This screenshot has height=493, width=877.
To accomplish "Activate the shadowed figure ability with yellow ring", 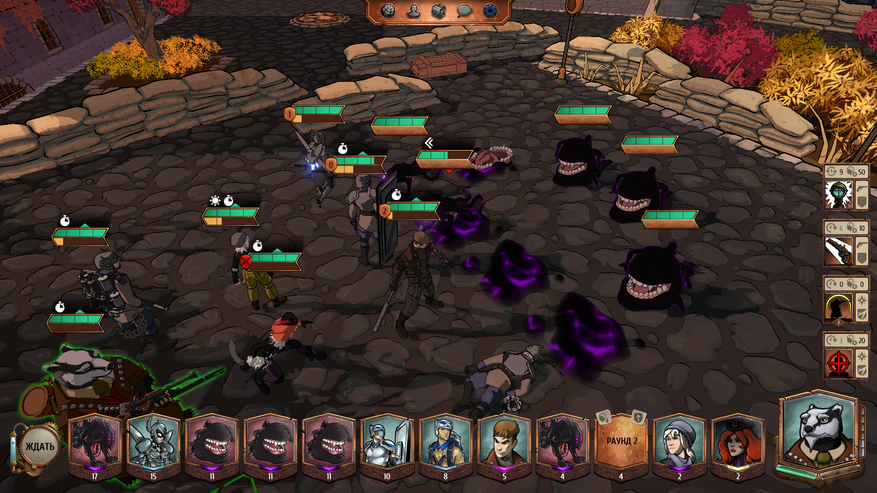I will 838,305.
